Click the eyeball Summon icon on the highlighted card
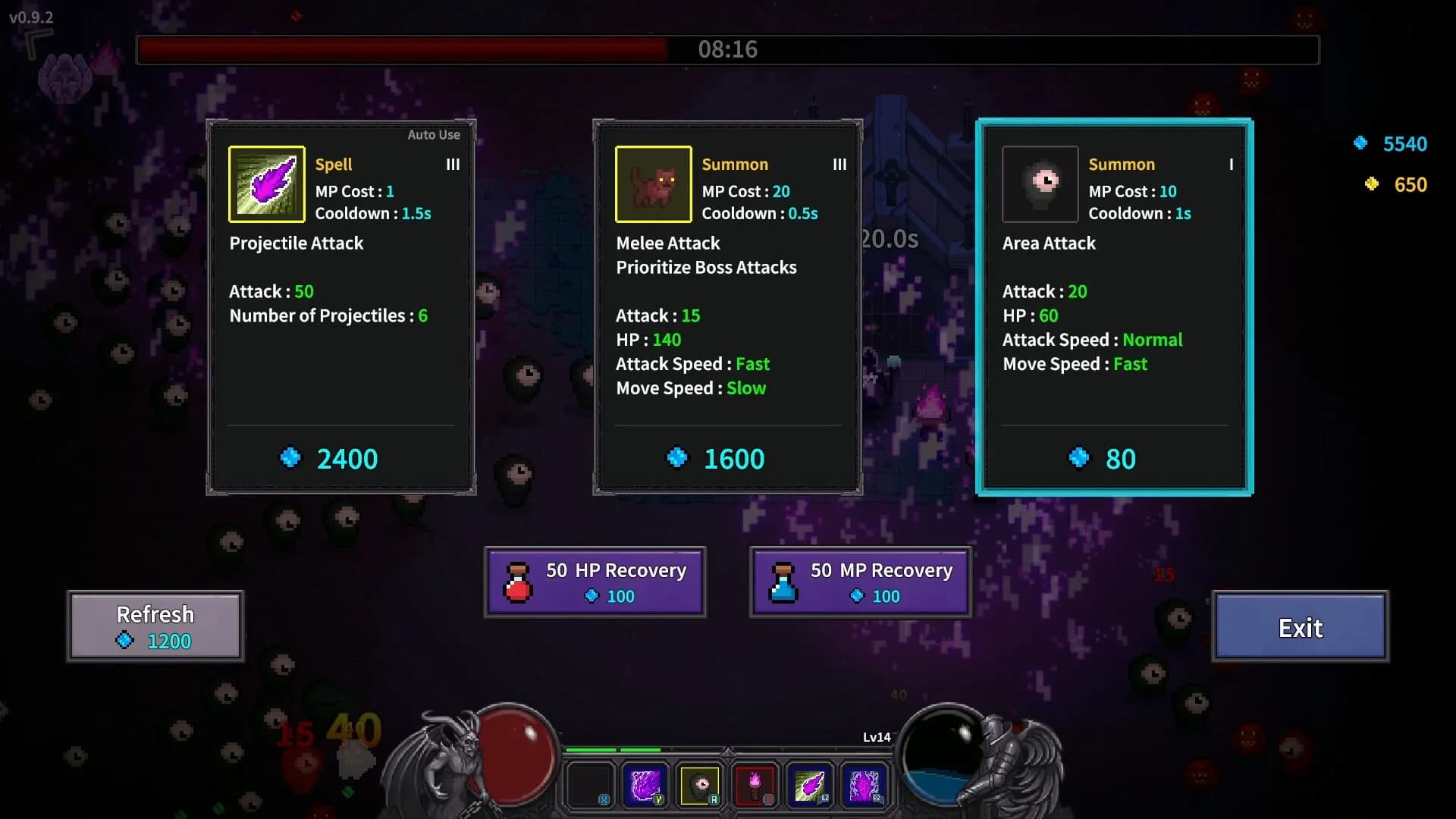Screen dimensions: 1456x819 point(1040,184)
